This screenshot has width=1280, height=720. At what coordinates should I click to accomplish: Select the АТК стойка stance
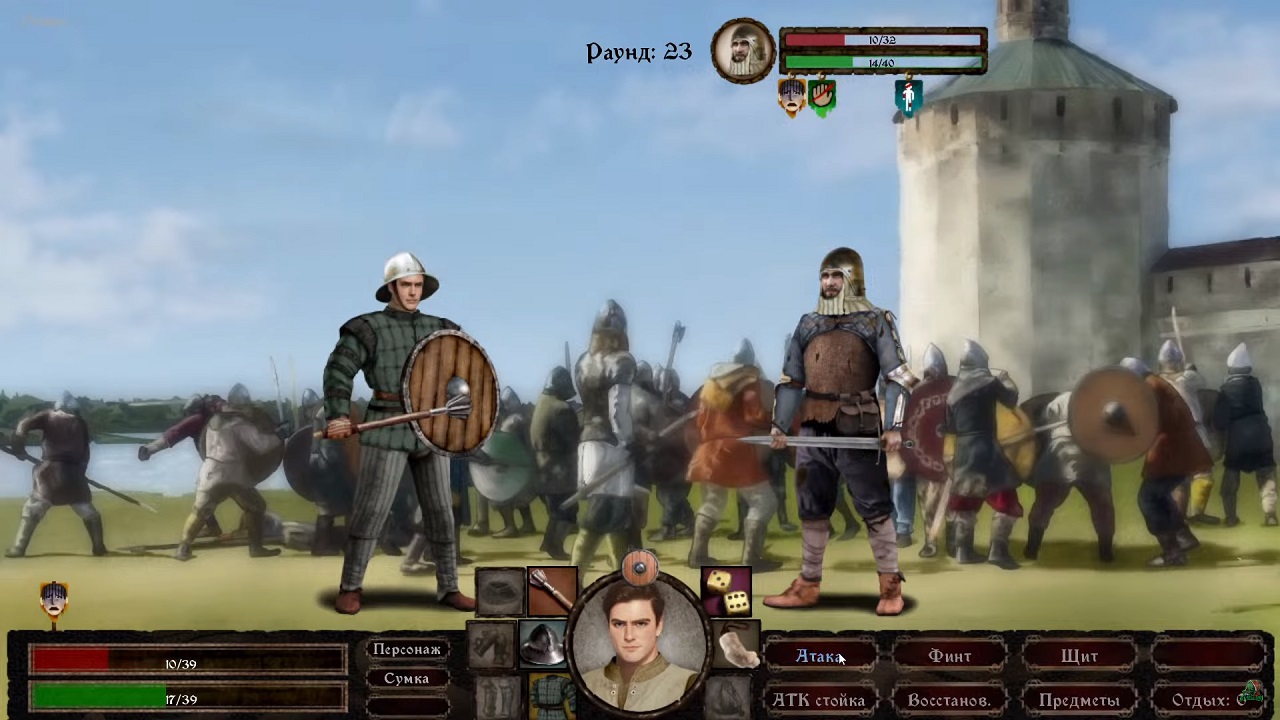818,700
